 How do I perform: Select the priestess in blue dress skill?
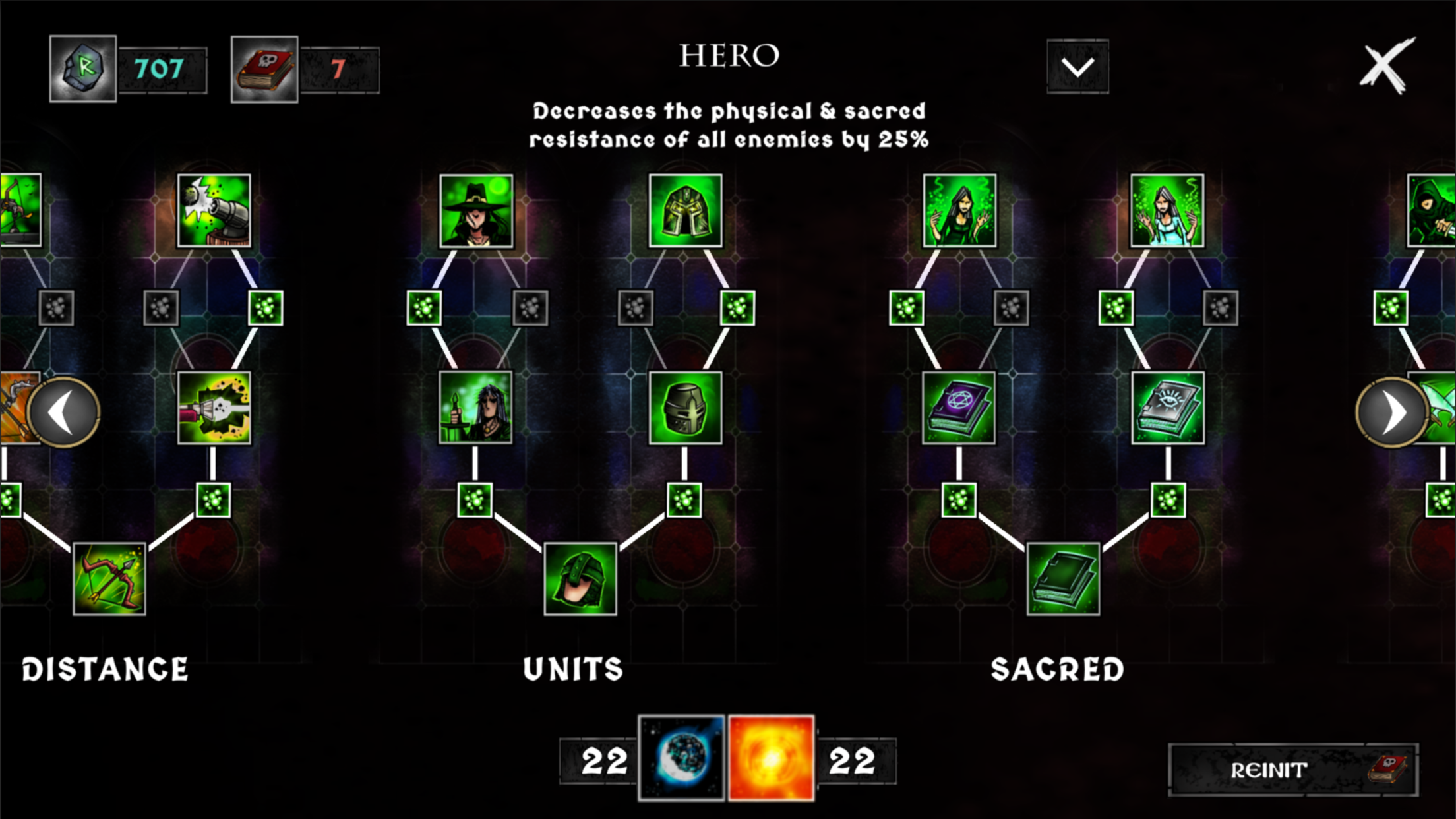[1167, 211]
